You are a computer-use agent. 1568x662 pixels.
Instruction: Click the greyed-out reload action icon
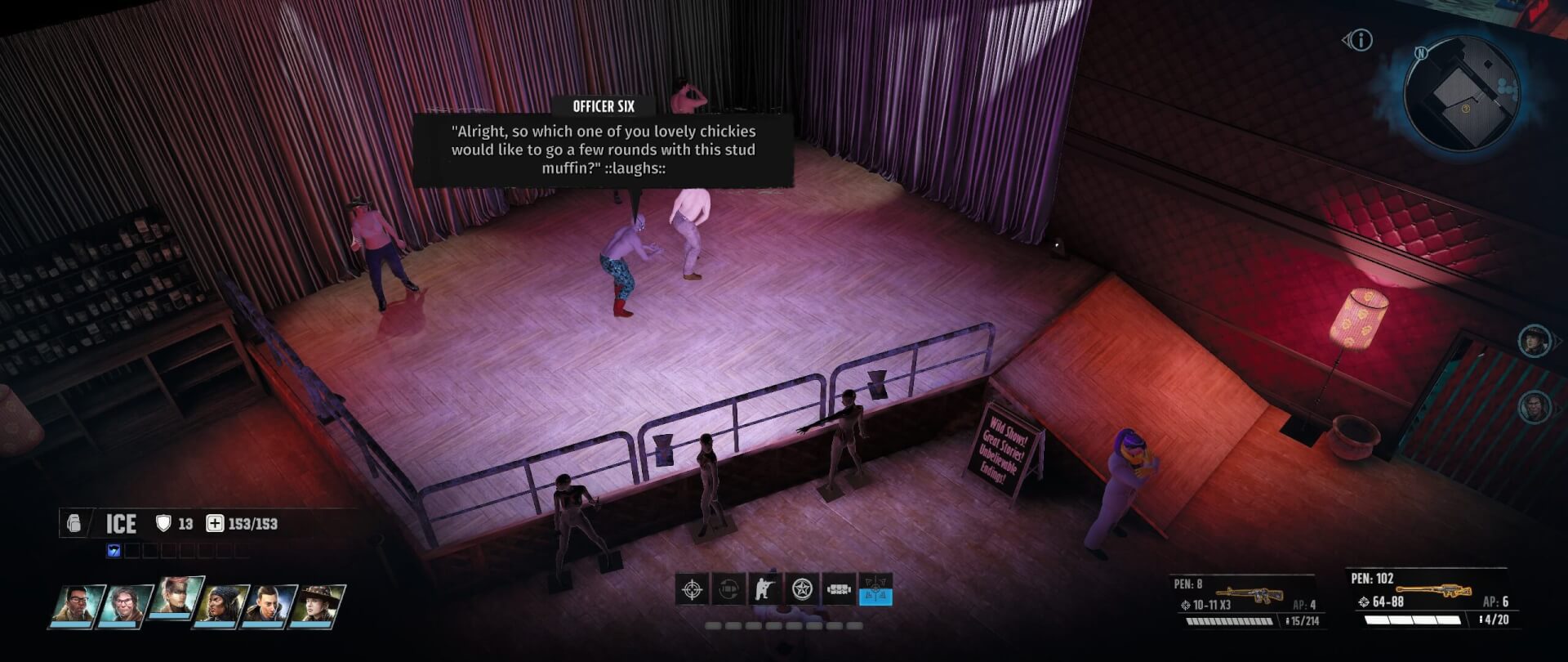[729, 589]
